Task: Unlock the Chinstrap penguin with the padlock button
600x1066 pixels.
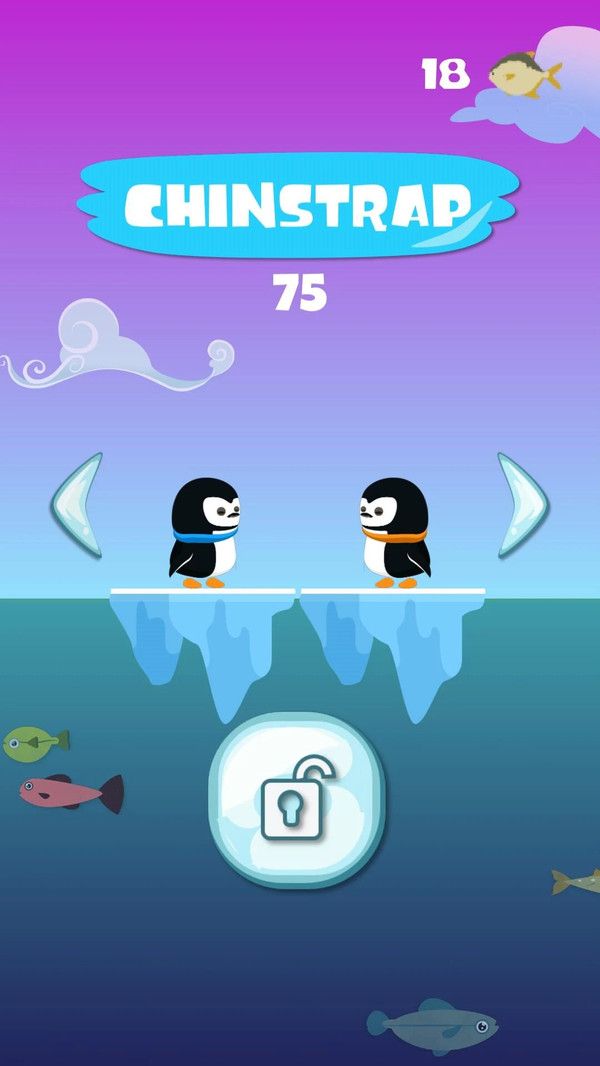Action: [x=296, y=801]
